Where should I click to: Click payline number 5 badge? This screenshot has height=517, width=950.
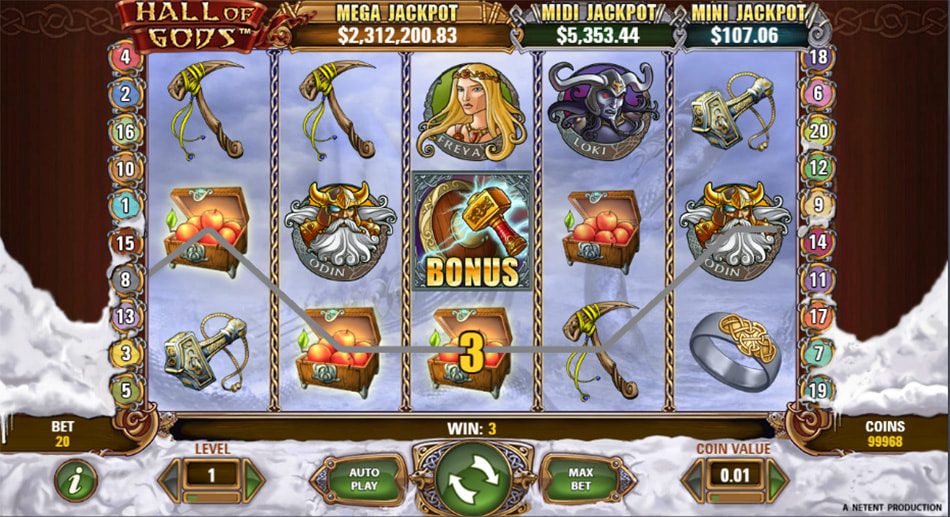click(126, 390)
